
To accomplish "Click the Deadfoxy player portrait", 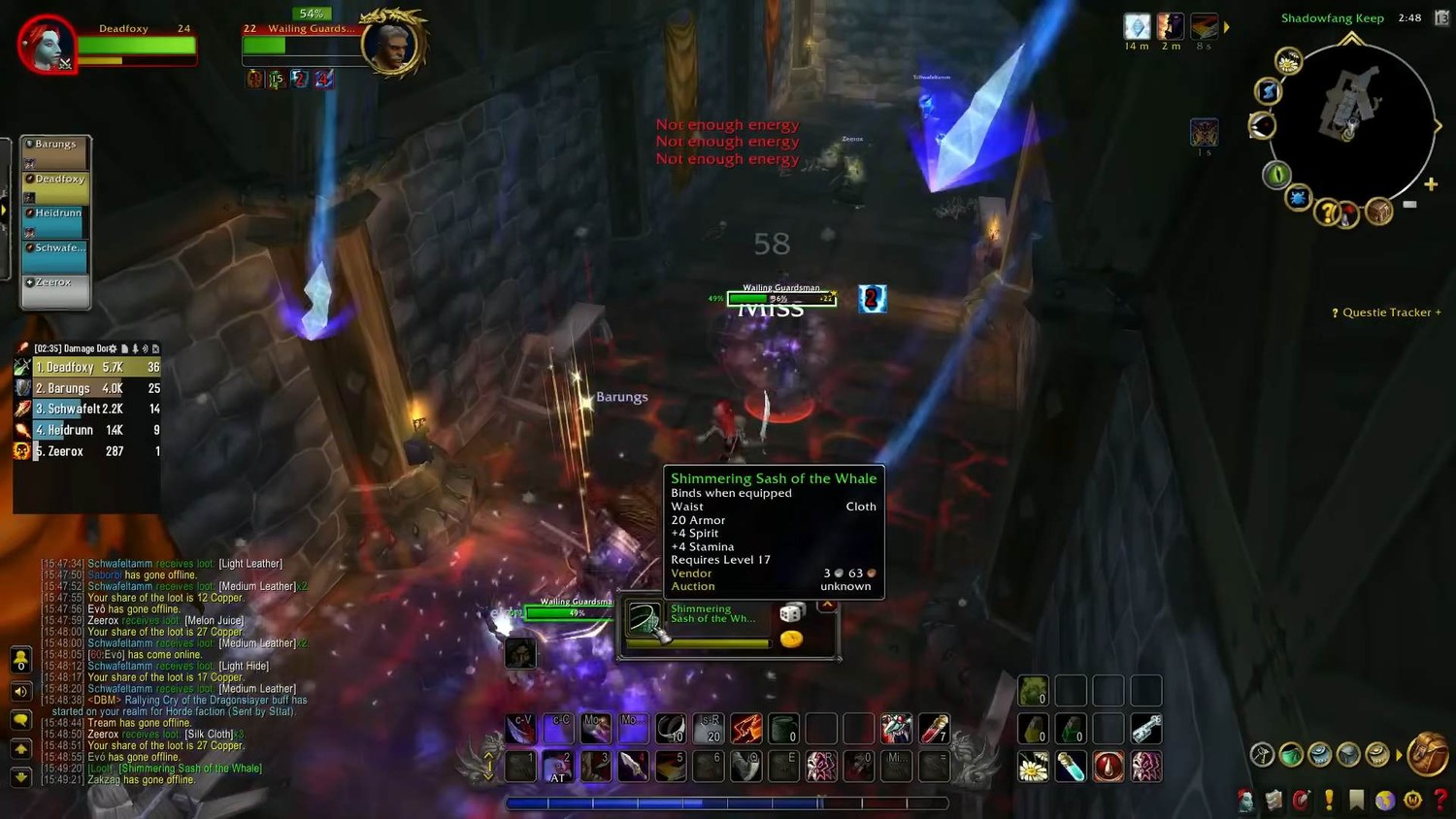I will [46, 44].
